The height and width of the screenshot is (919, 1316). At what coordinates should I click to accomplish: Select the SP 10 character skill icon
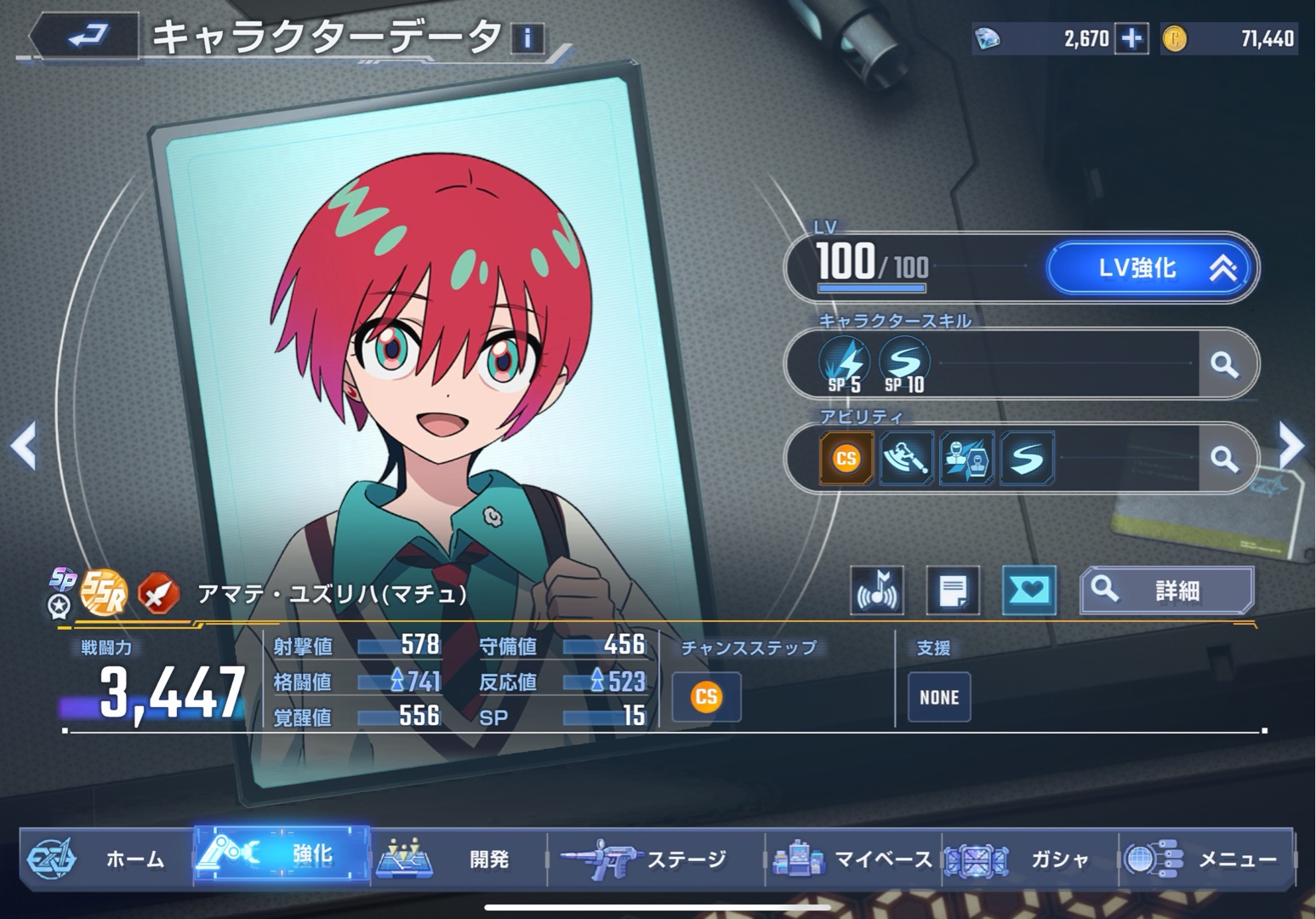pyautogui.click(x=903, y=364)
